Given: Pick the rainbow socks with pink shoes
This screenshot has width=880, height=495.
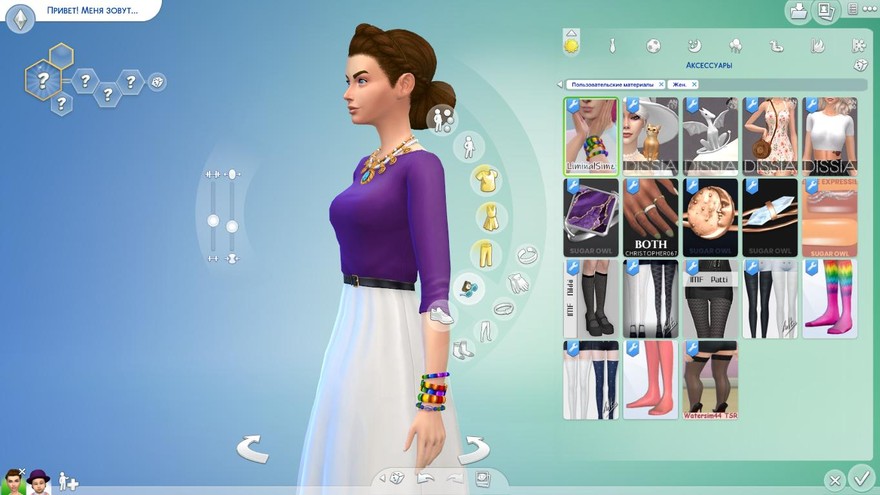Looking at the screenshot, I should click(x=829, y=299).
